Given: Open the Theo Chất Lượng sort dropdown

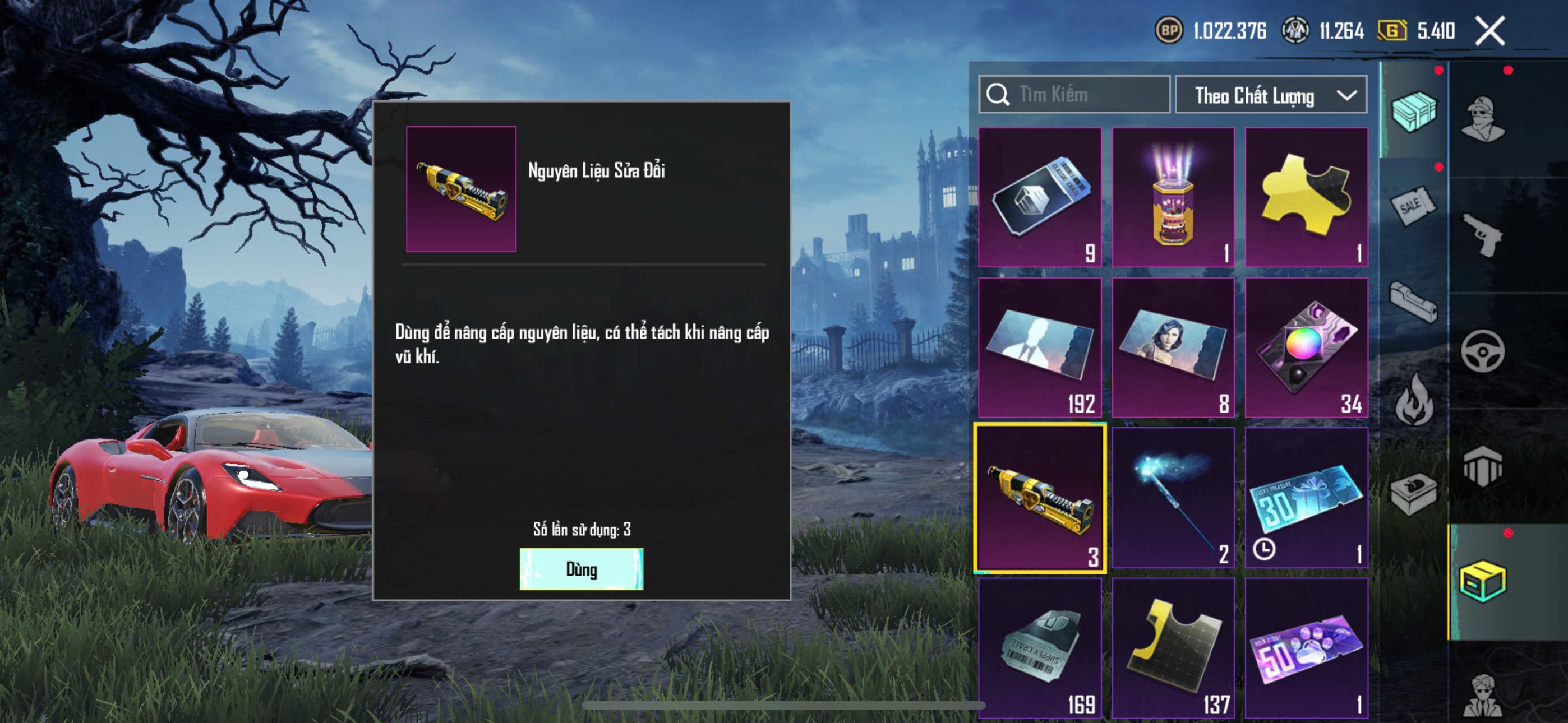Looking at the screenshot, I should point(1270,95).
